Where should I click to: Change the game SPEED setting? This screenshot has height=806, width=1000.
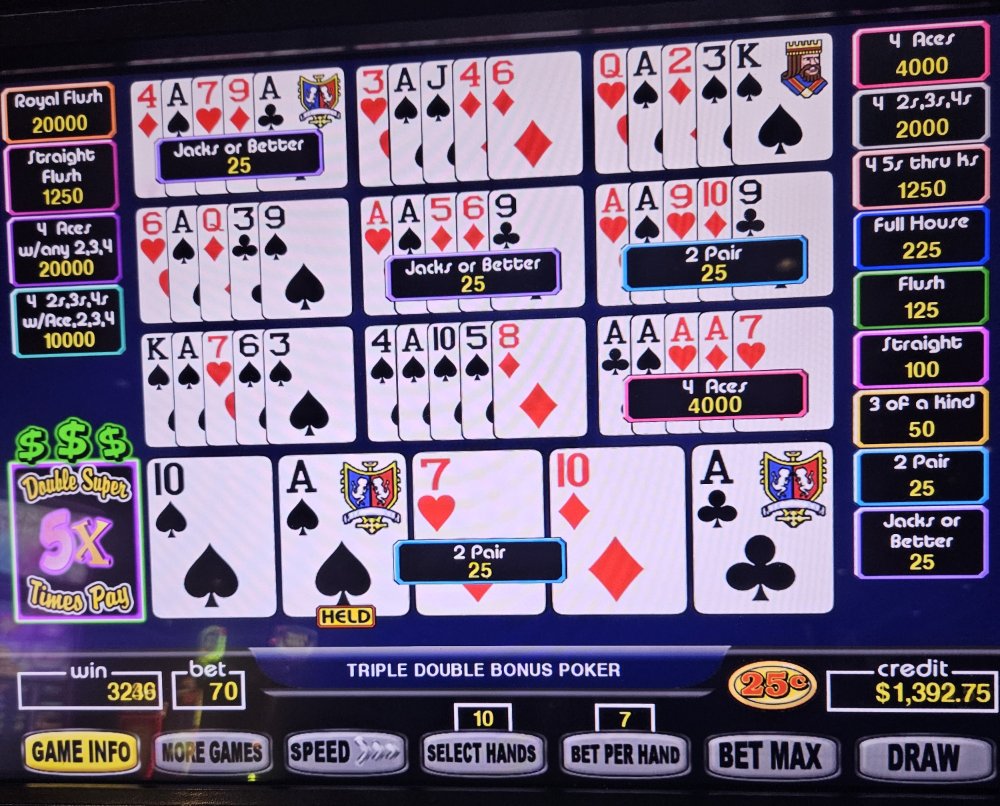(x=346, y=752)
